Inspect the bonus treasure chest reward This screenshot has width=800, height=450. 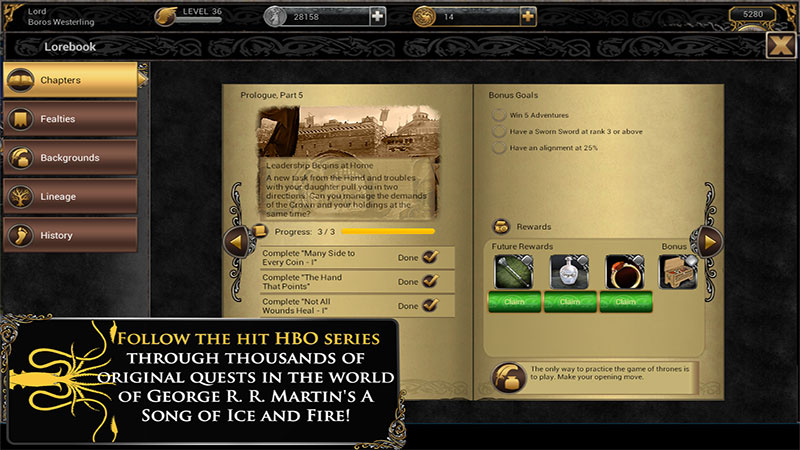point(678,272)
